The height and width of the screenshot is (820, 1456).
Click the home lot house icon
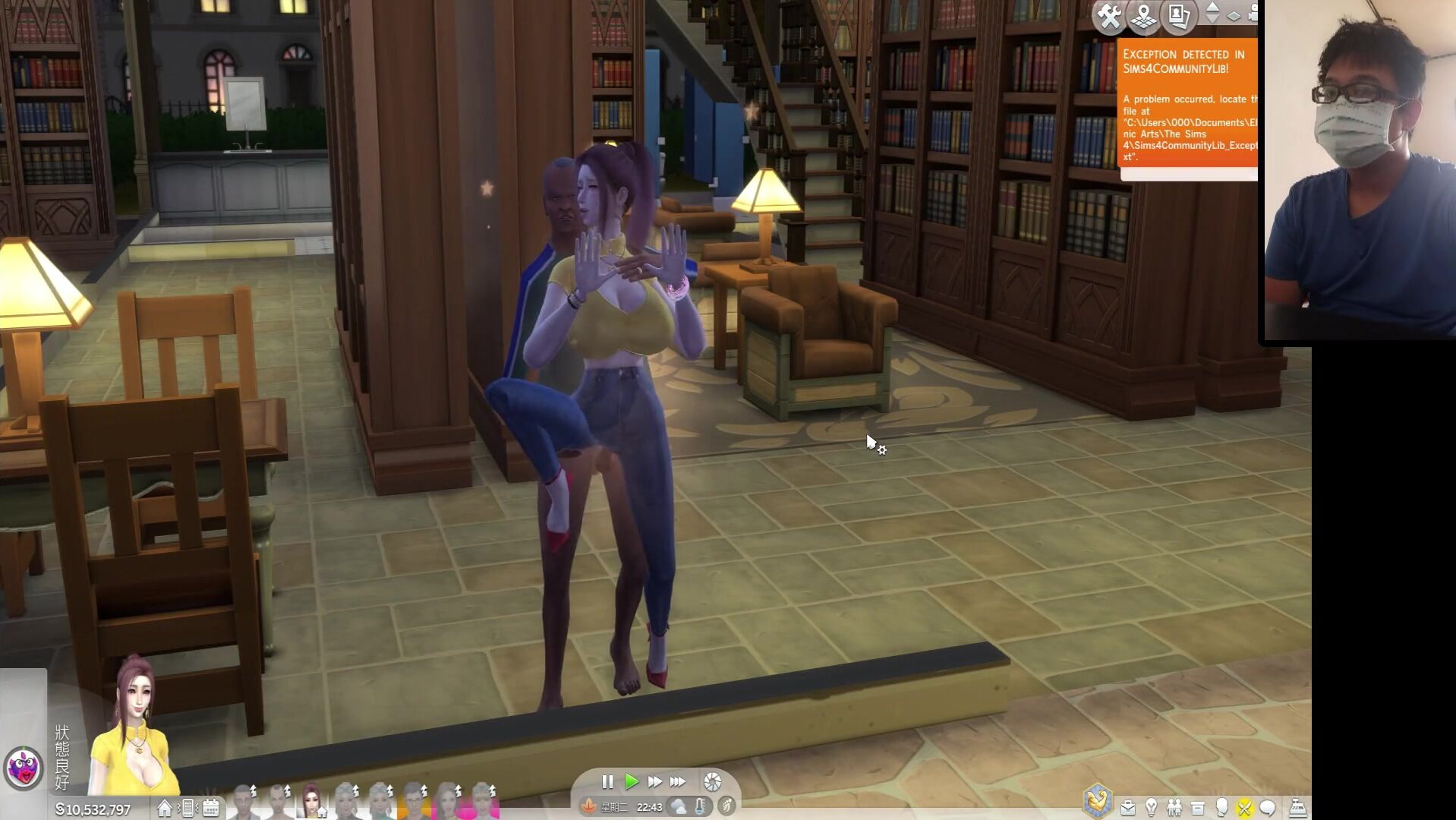[164, 808]
